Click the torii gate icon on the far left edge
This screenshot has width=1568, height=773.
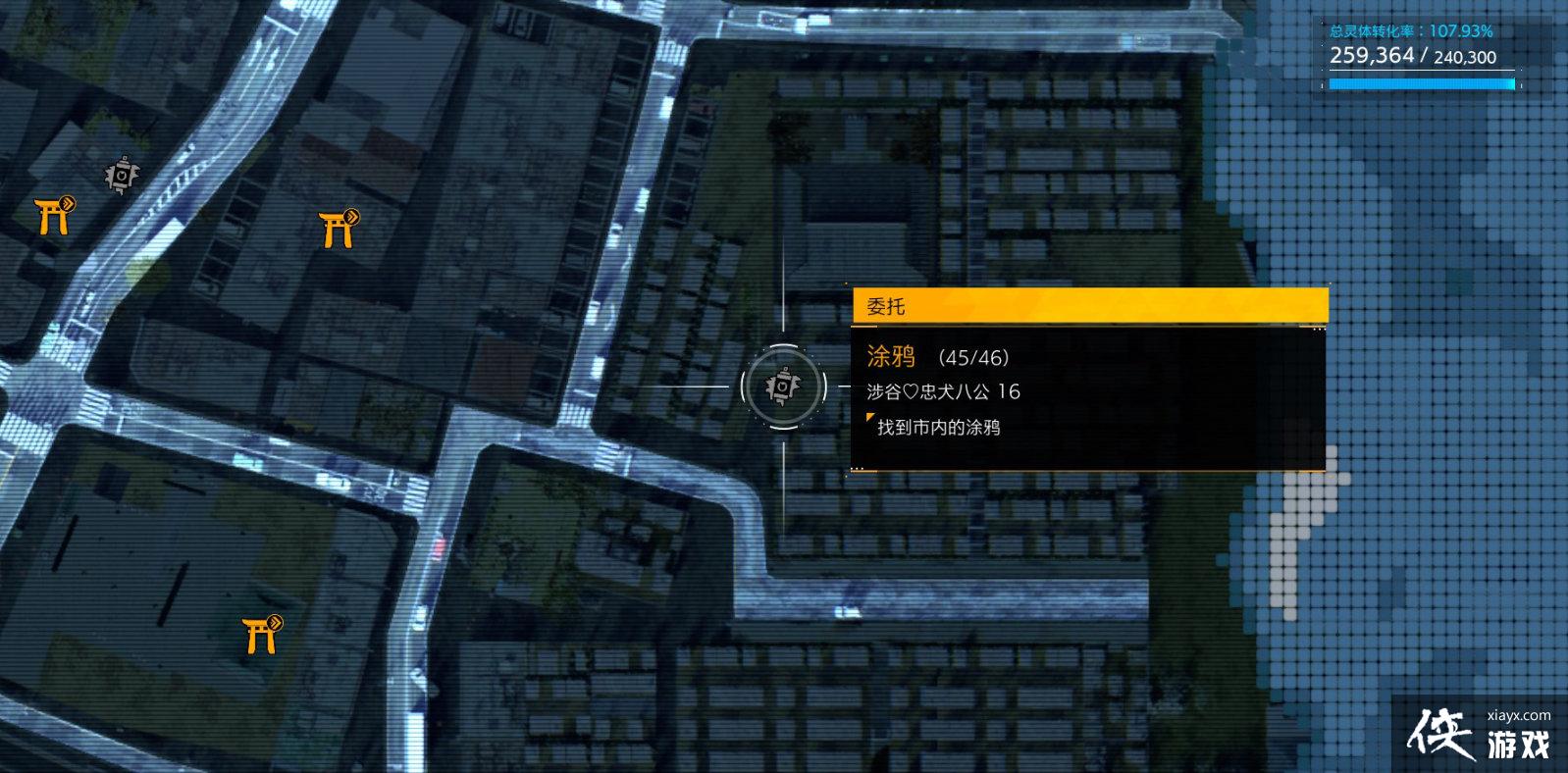click(x=51, y=216)
